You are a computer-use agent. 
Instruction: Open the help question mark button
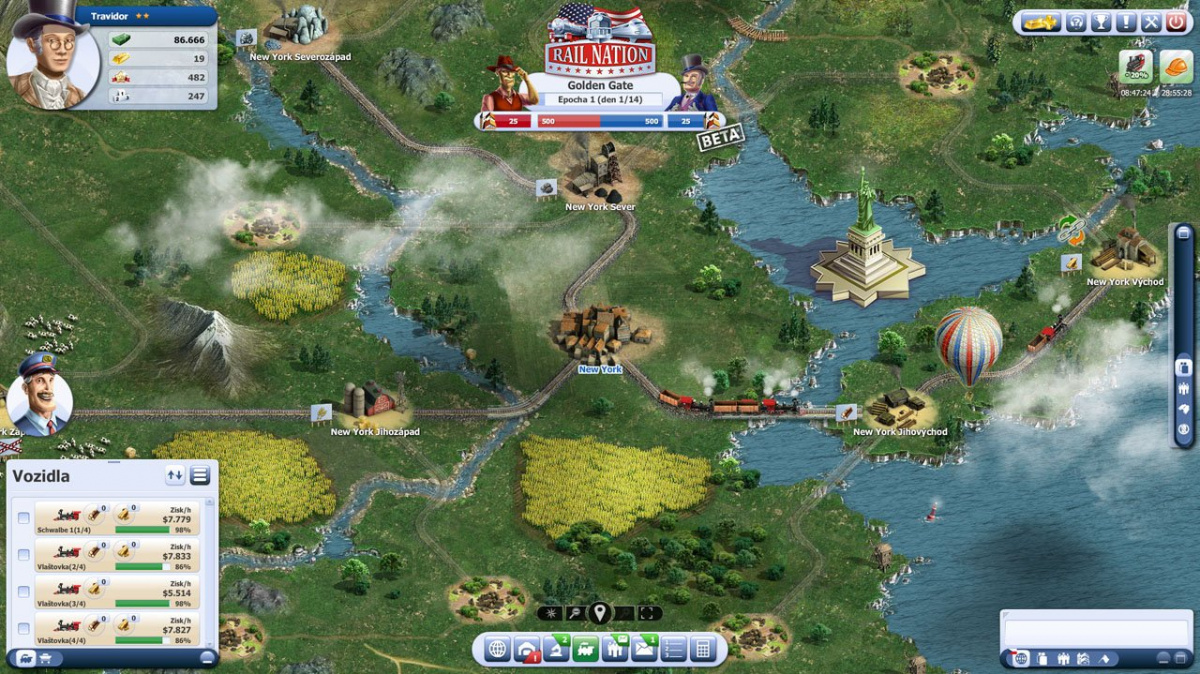click(x=1076, y=22)
